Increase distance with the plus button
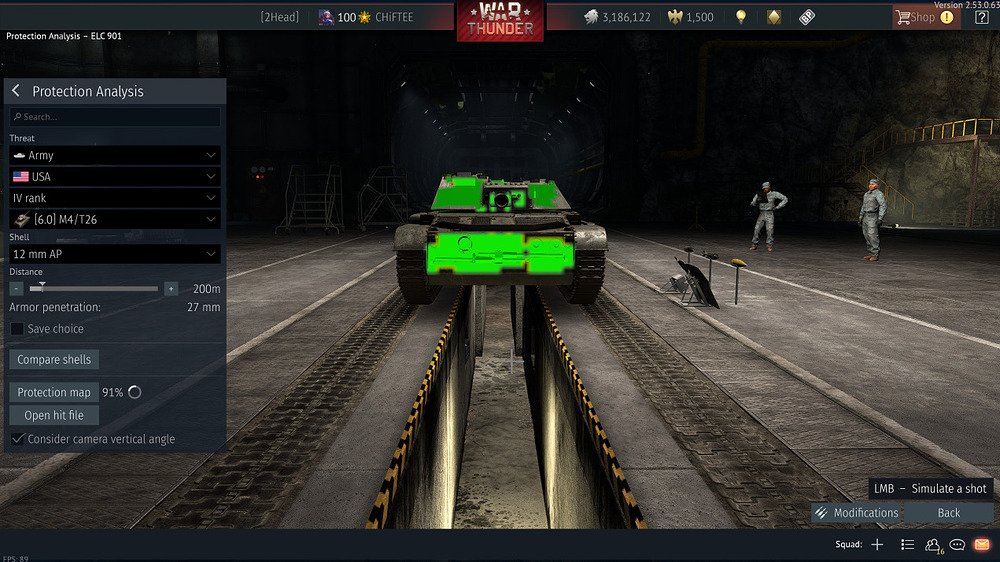This screenshot has width=1000, height=562. 171,288
